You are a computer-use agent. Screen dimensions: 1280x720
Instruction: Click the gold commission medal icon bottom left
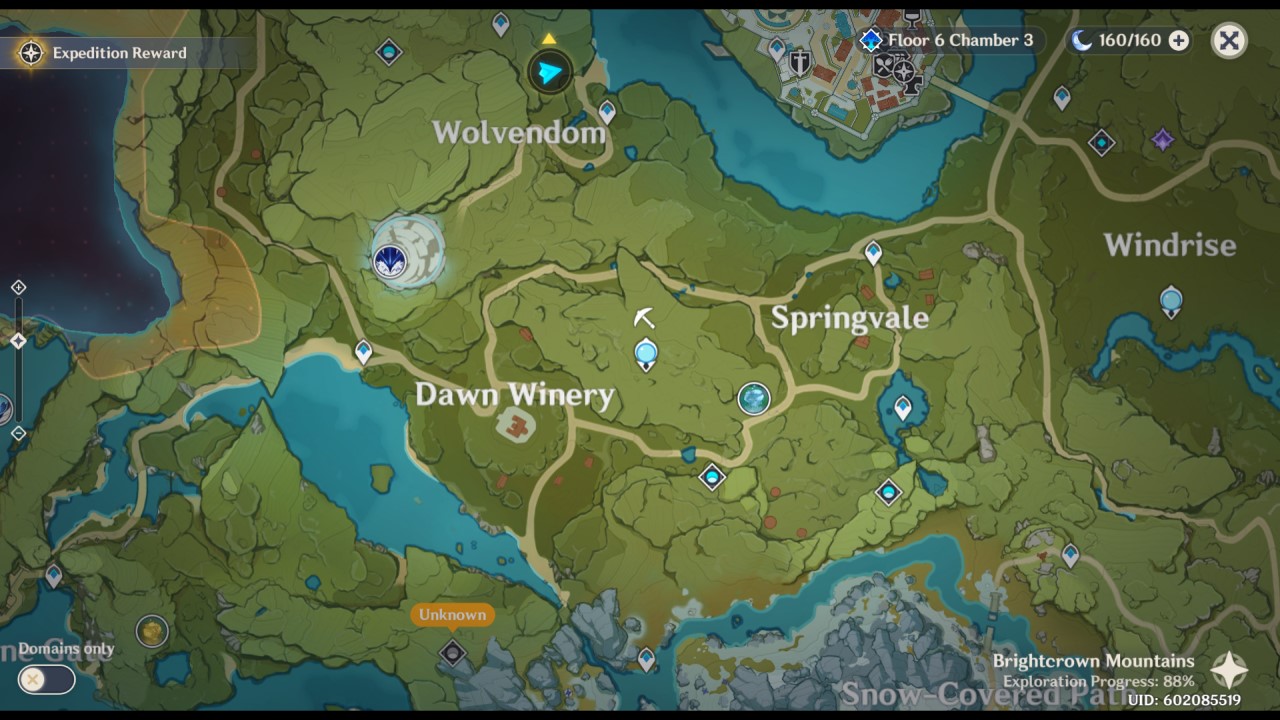[150, 632]
